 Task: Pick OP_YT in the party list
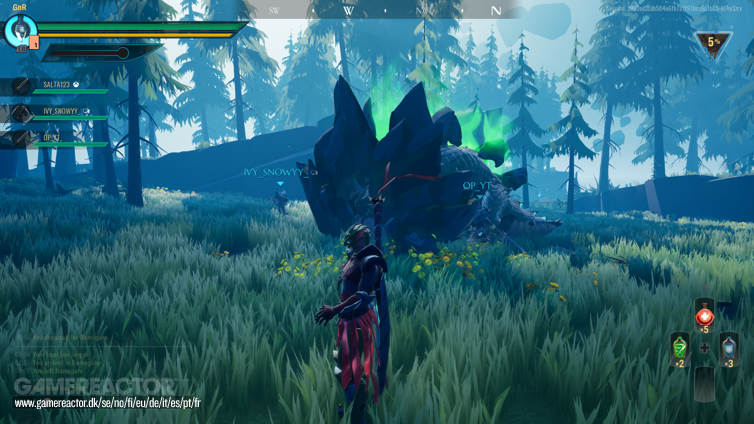[52, 137]
